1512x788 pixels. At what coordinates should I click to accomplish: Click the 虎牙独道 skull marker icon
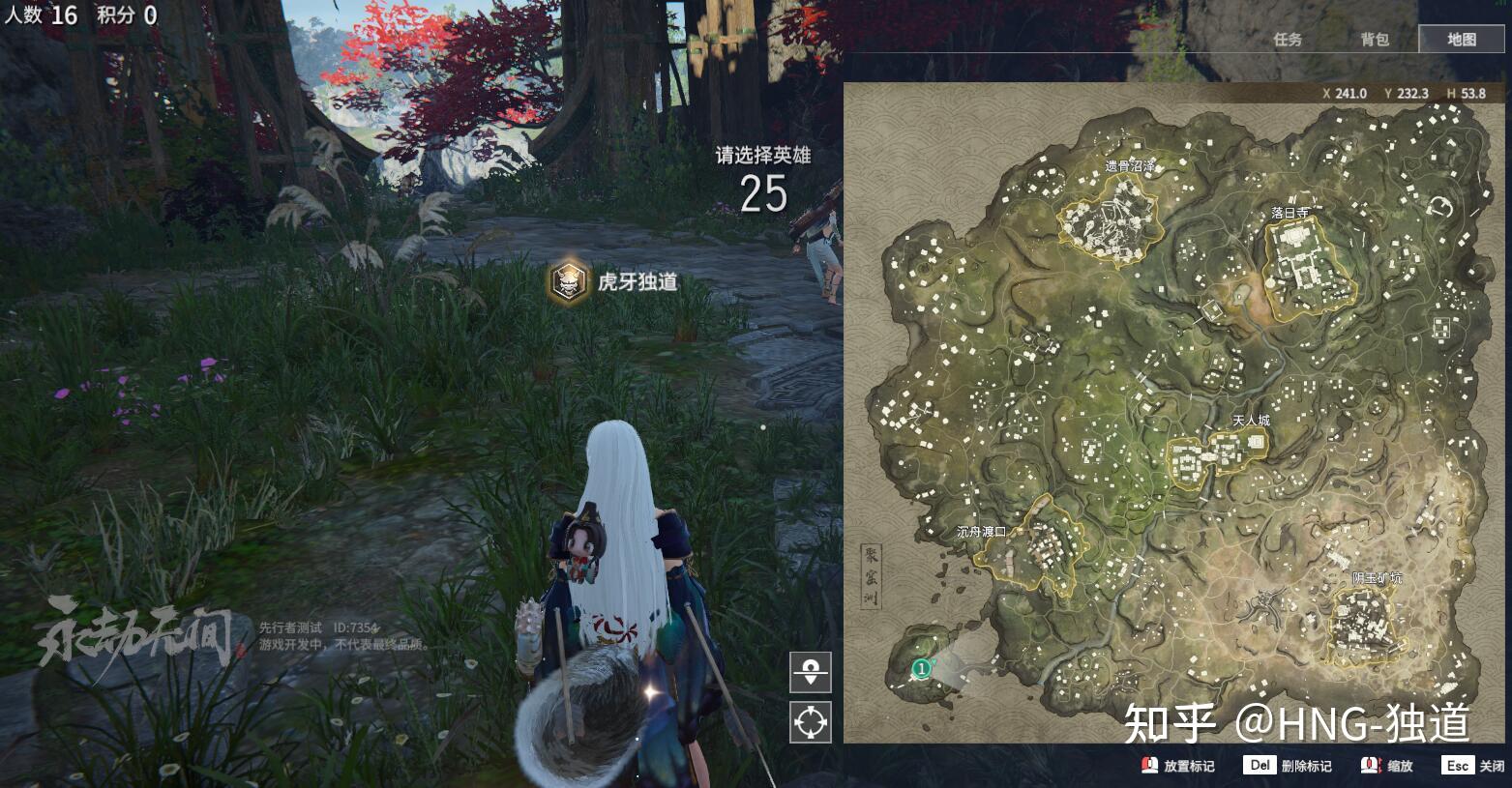click(569, 282)
